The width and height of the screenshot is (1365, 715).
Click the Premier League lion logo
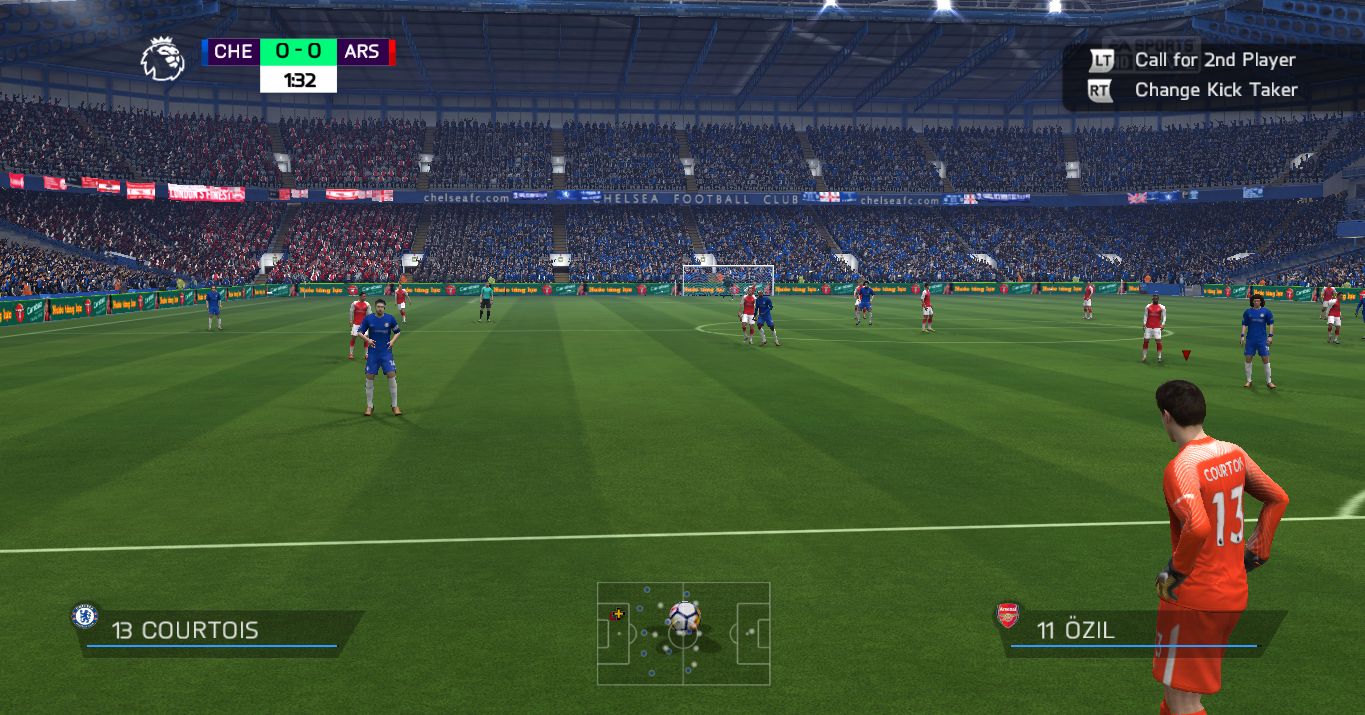pos(162,59)
